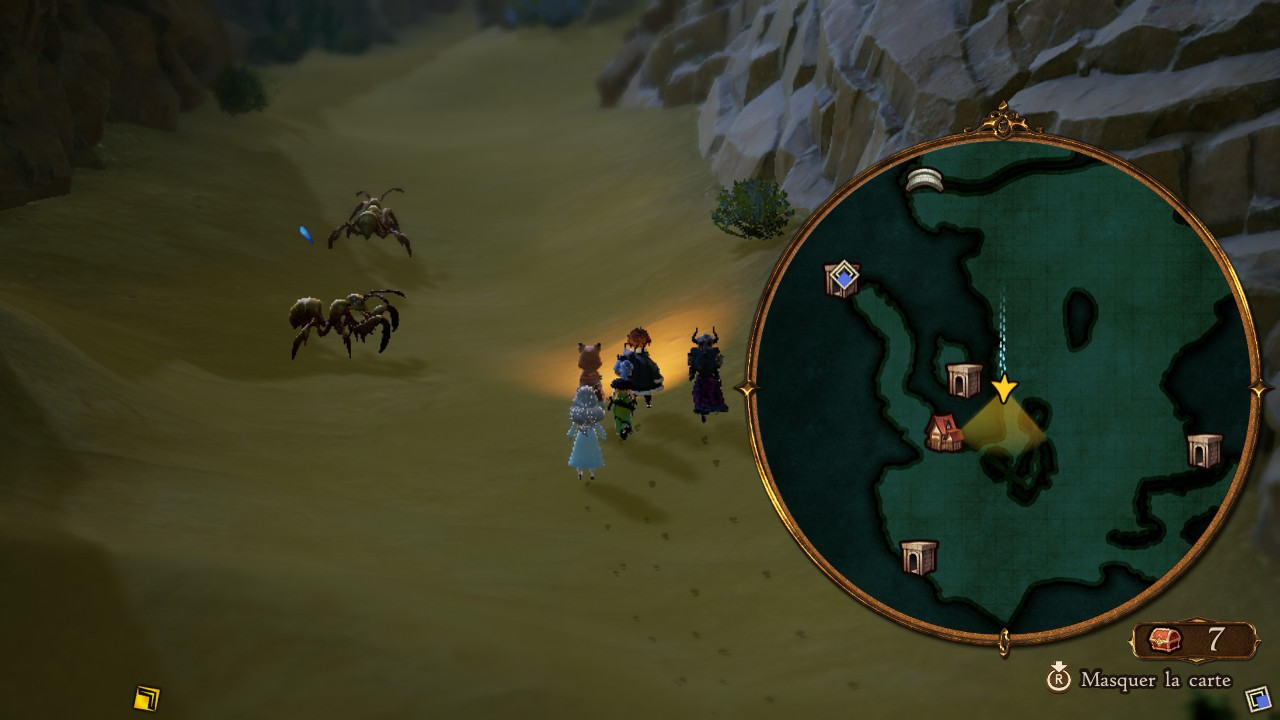The image size is (1280, 720).
Task: Select the blue diamond building marker
Action: point(843,279)
